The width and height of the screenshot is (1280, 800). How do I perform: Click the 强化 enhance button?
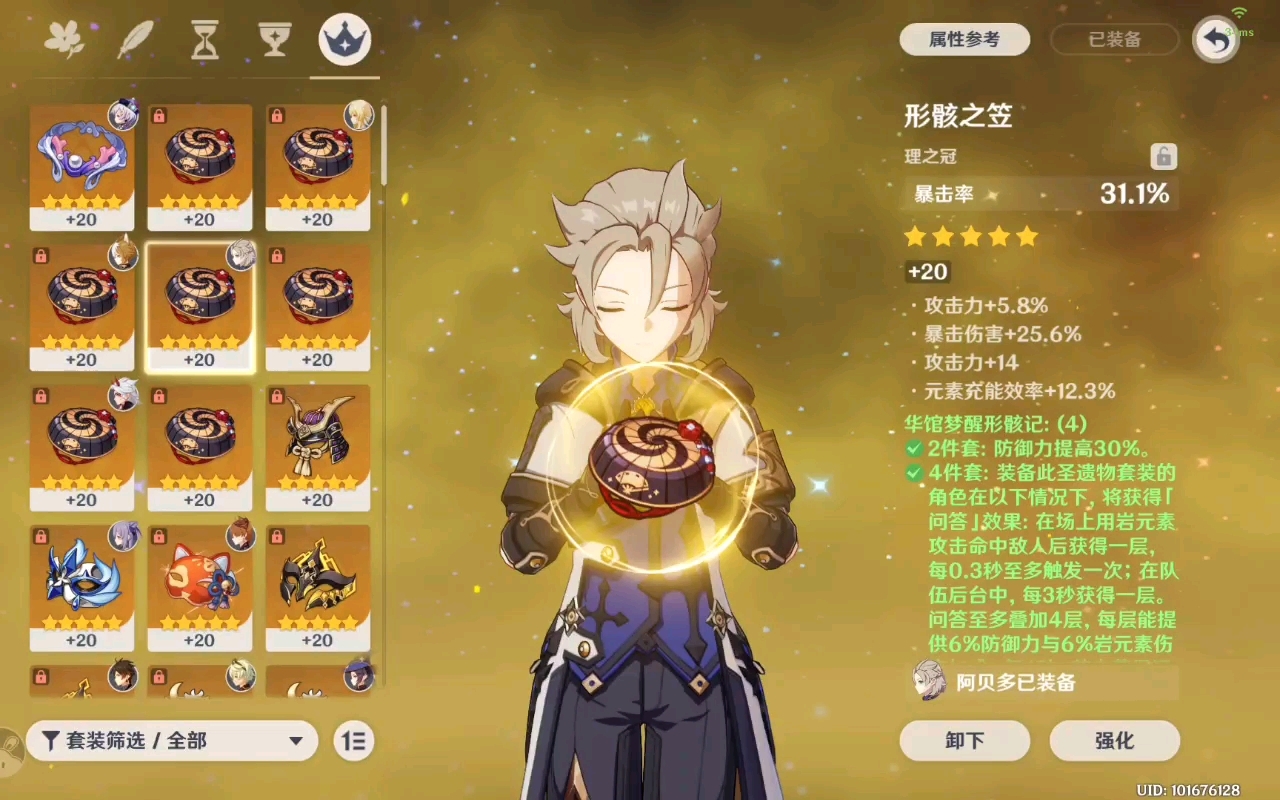click(x=1115, y=741)
